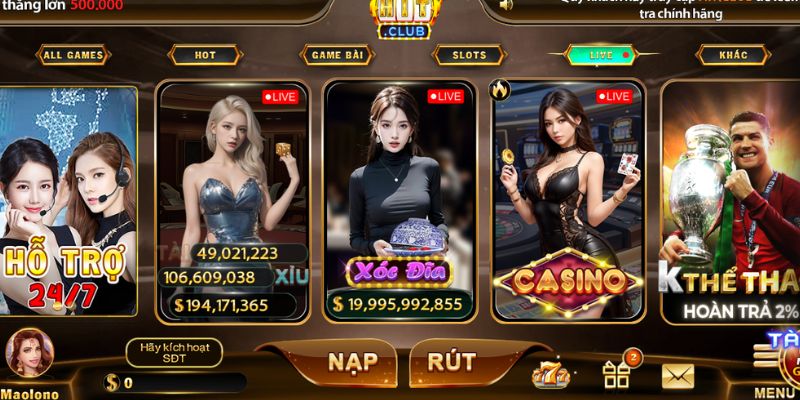Click the NẠP deposit button
This screenshot has width=800, height=400.
click(357, 362)
